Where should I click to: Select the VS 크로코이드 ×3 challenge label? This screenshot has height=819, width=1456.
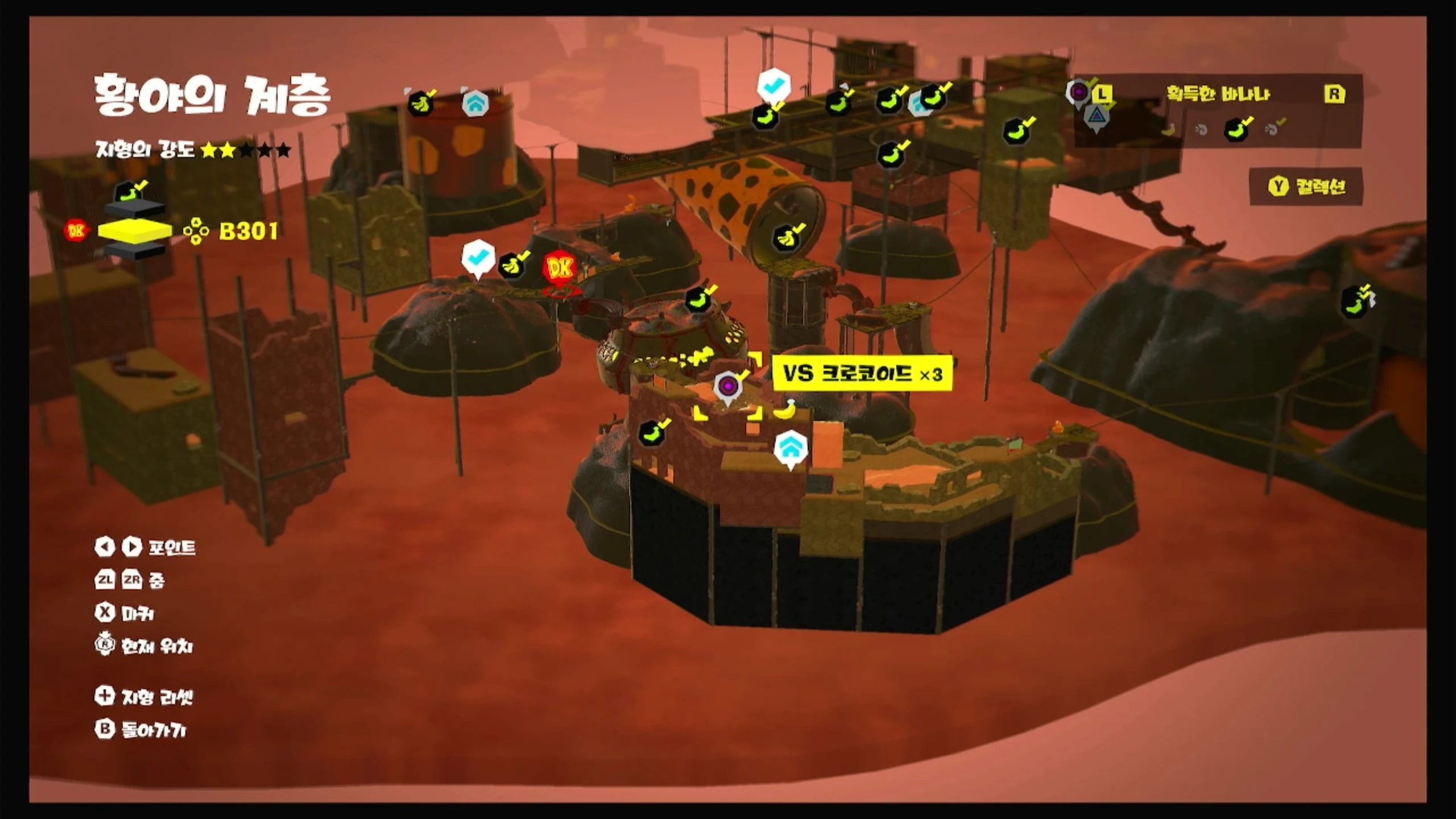pos(862,374)
